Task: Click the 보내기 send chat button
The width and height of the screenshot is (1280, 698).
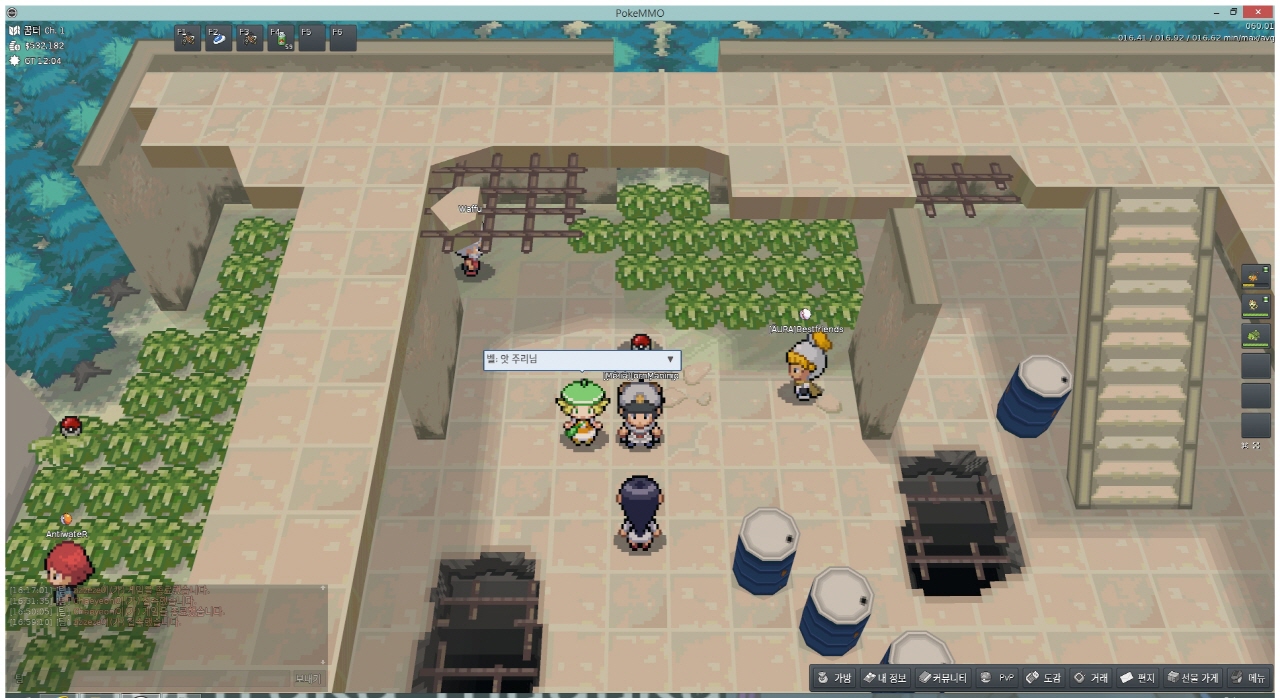Action: [x=309, y=678]
